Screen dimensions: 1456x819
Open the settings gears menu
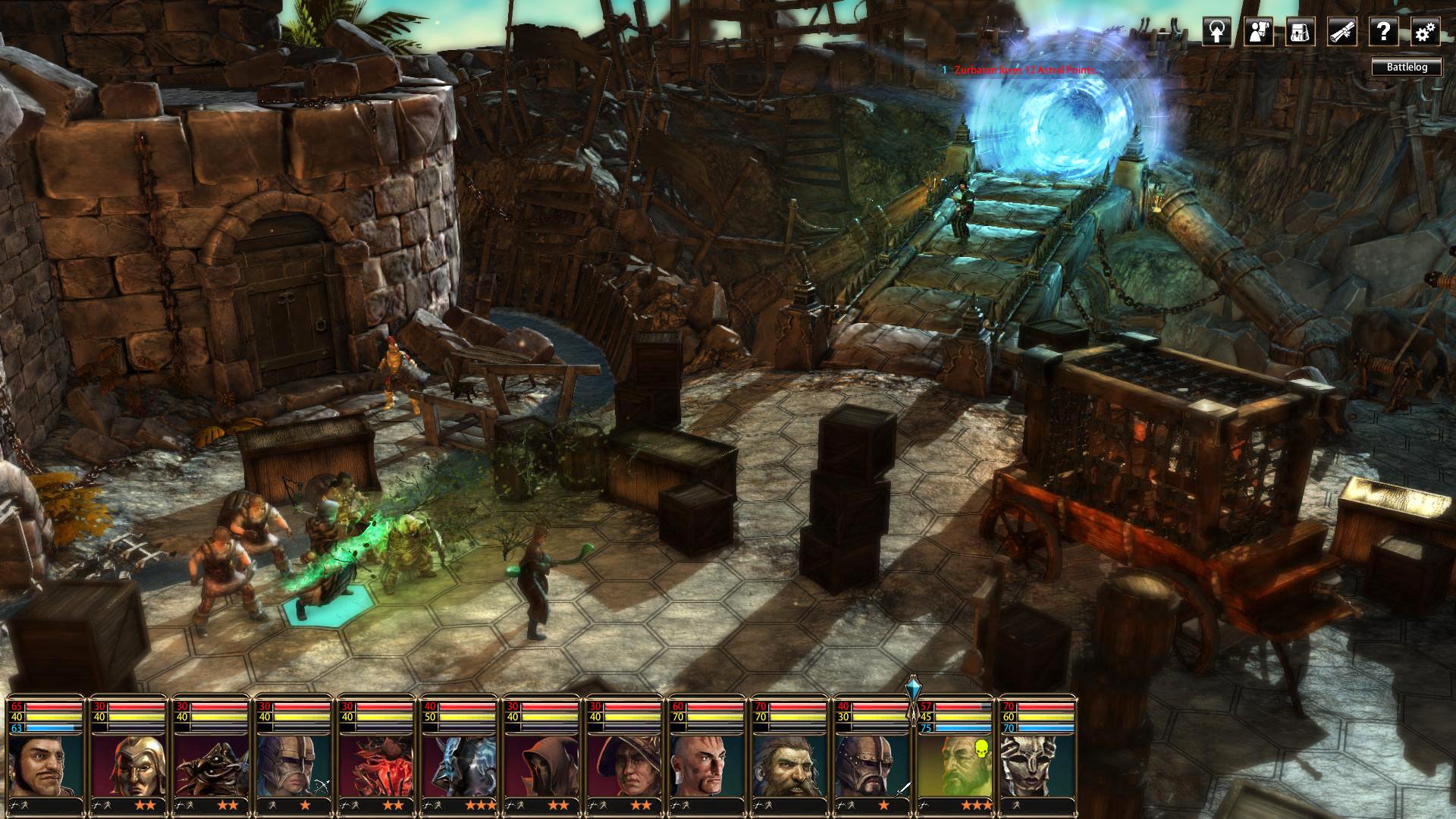pos(1425,32)
